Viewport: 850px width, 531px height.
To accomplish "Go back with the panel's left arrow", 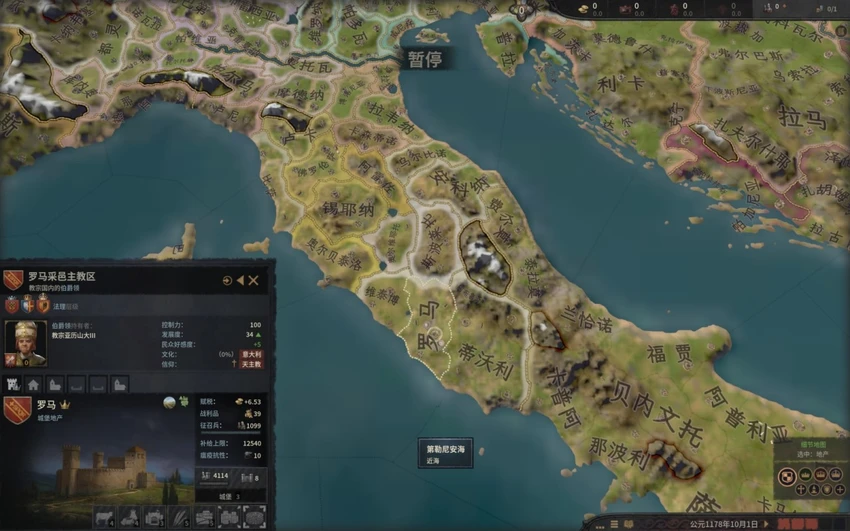I will click(240, 281).
